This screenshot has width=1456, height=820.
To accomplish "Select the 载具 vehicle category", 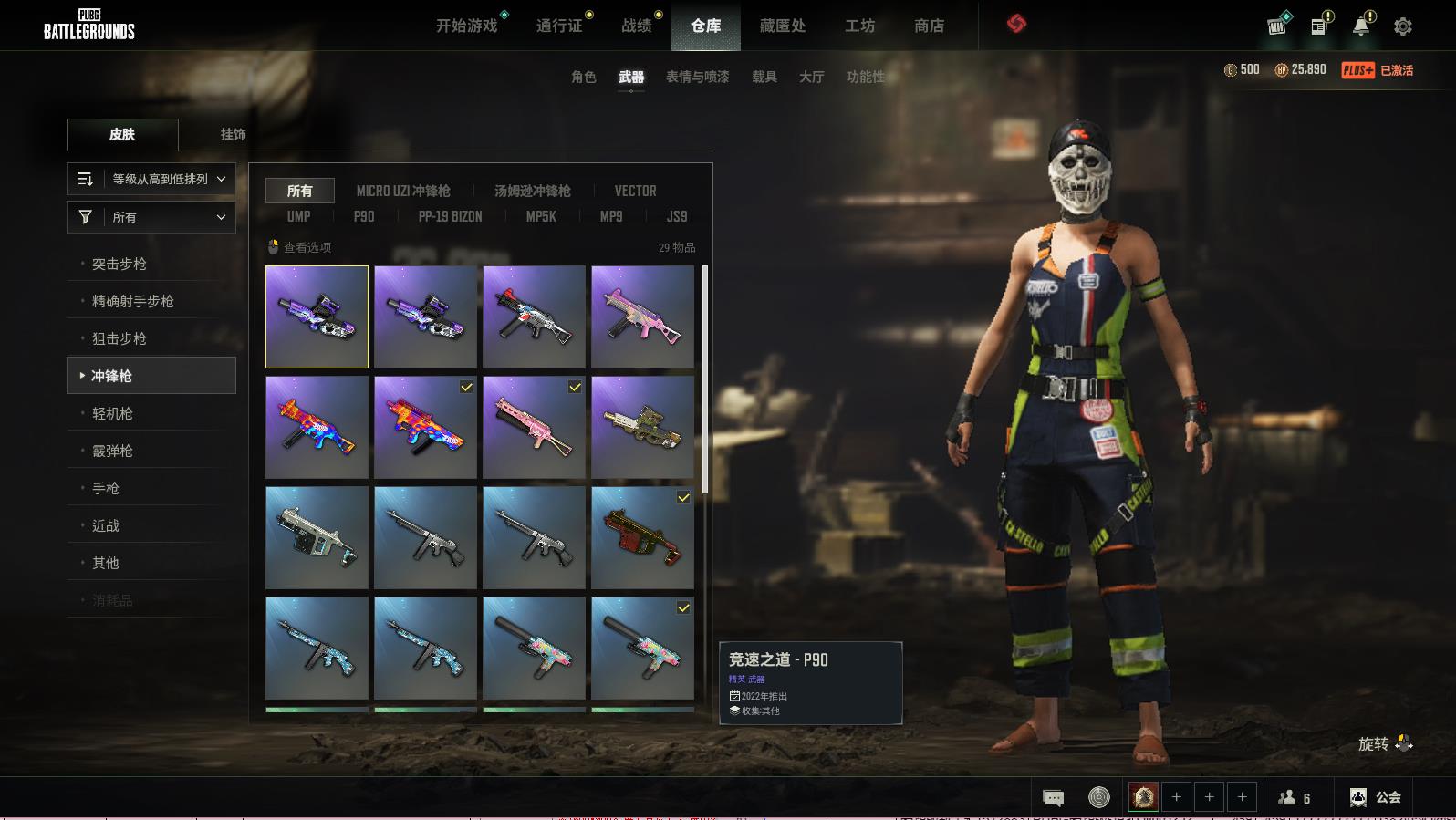I will point(764,77).
